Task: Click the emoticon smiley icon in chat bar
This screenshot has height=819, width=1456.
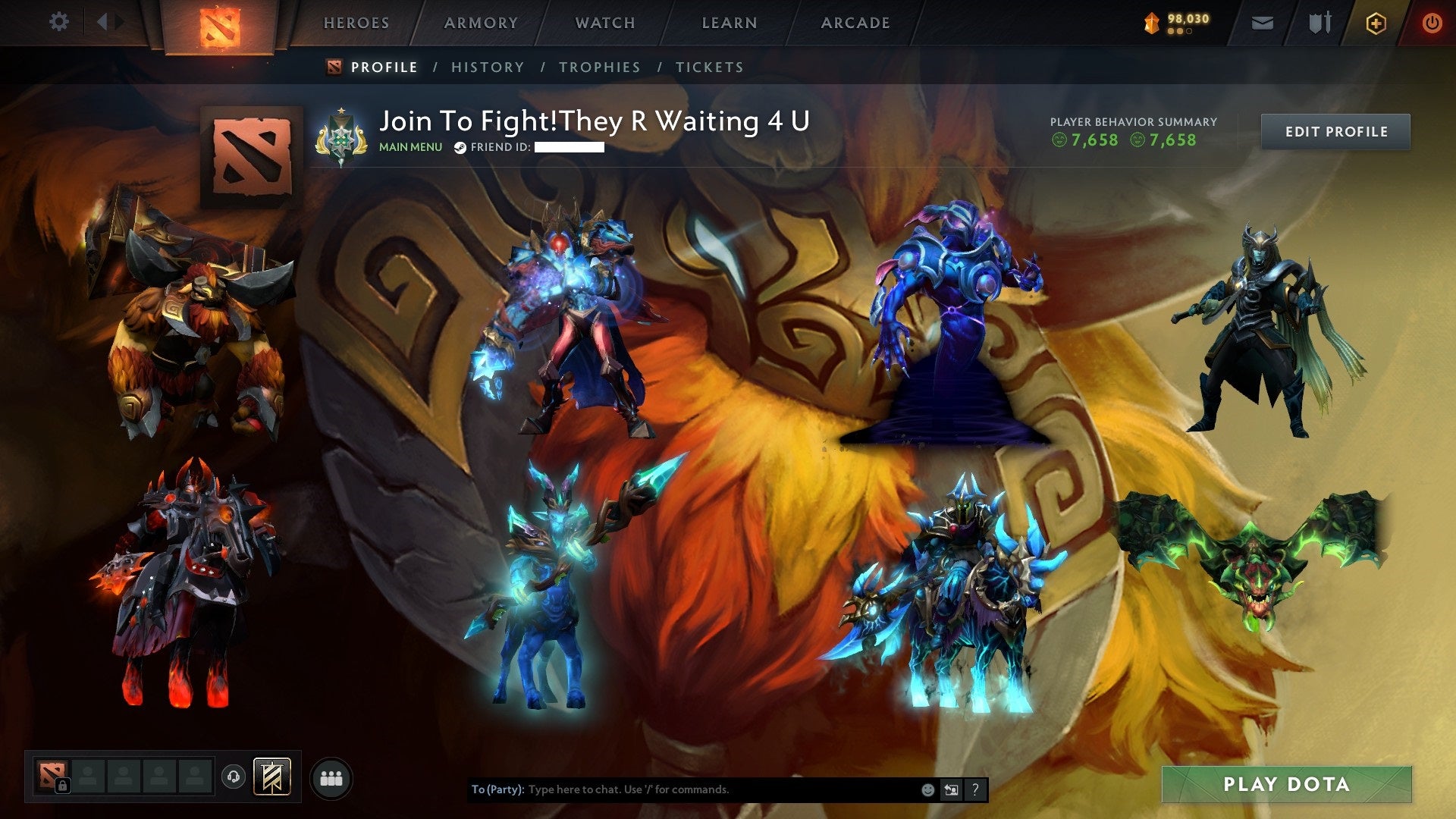Action: [927, 790]
